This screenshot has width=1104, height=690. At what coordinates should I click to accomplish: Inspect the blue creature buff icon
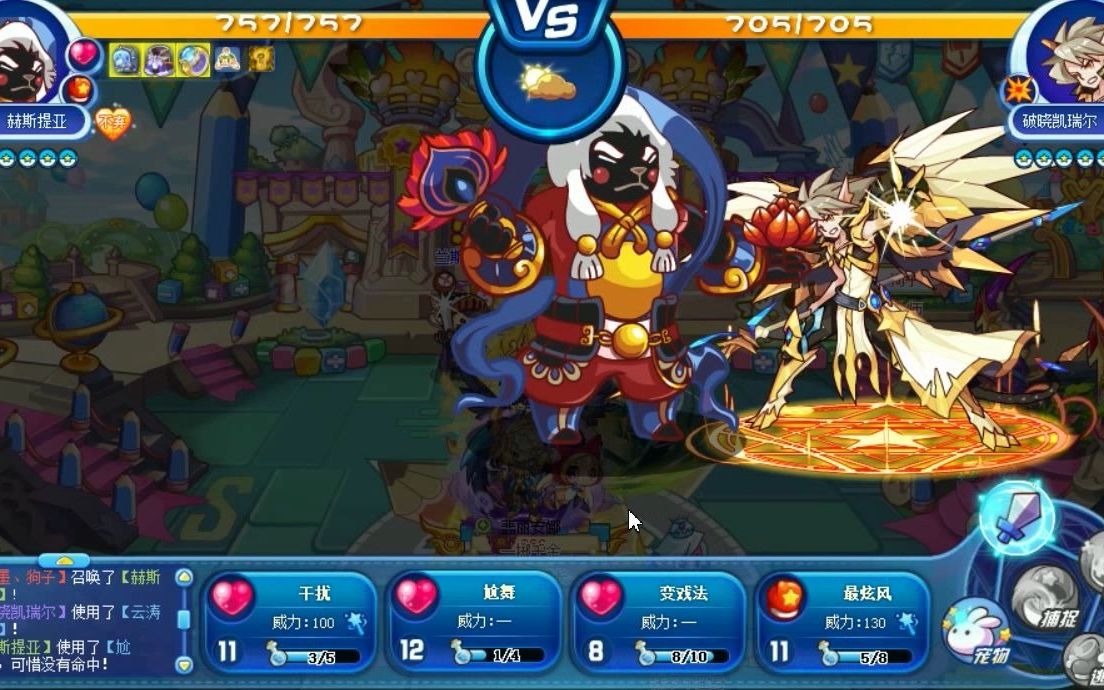[x=125, y=60]
